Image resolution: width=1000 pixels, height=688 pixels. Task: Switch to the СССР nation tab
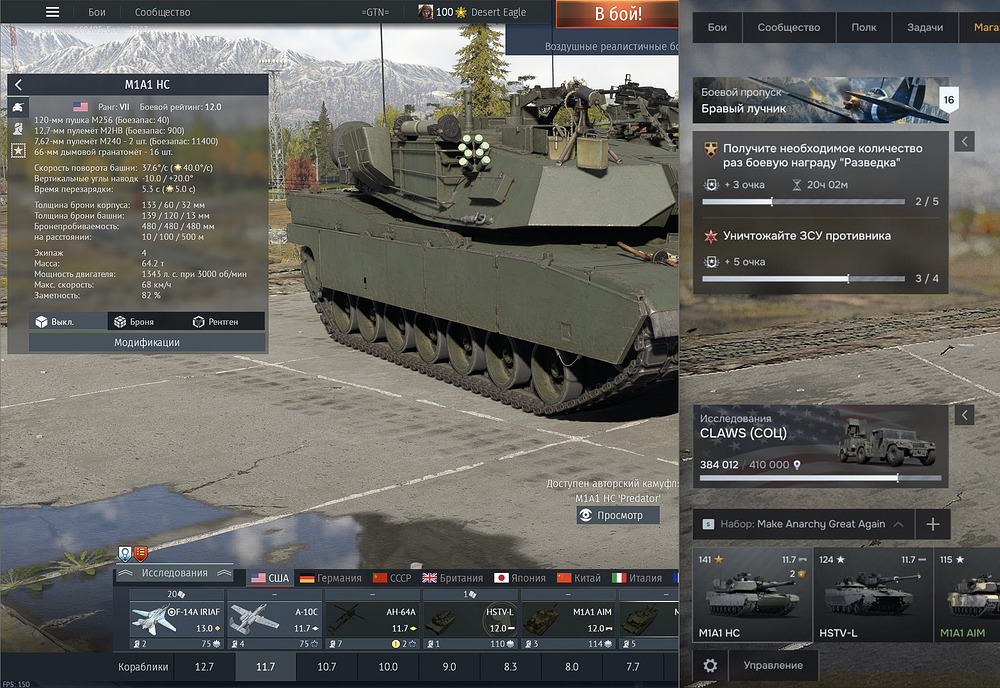[x=392, y=578]
